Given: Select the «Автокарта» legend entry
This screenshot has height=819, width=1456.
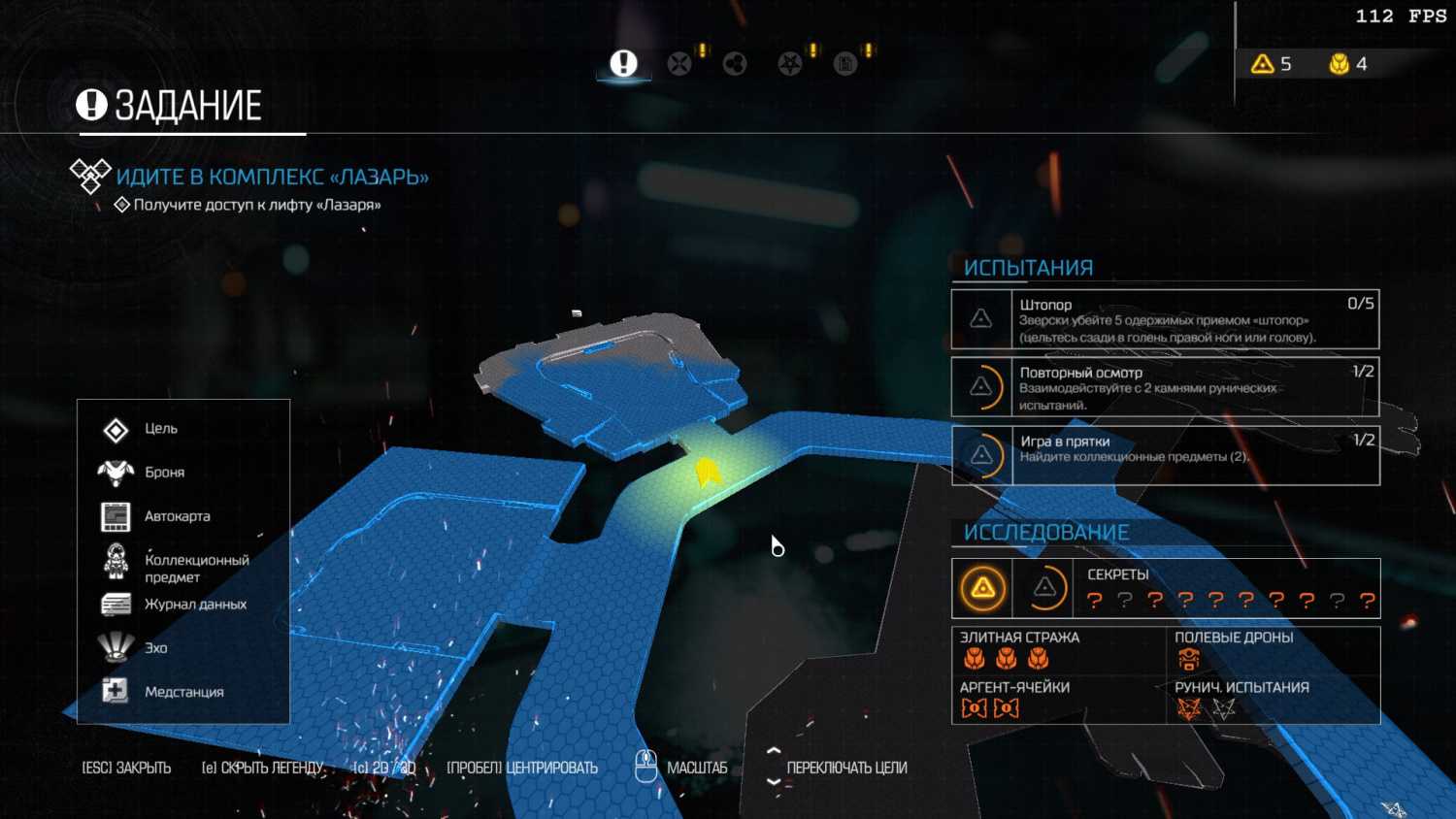Looking at the screenshot, I should tap(177, 516).
